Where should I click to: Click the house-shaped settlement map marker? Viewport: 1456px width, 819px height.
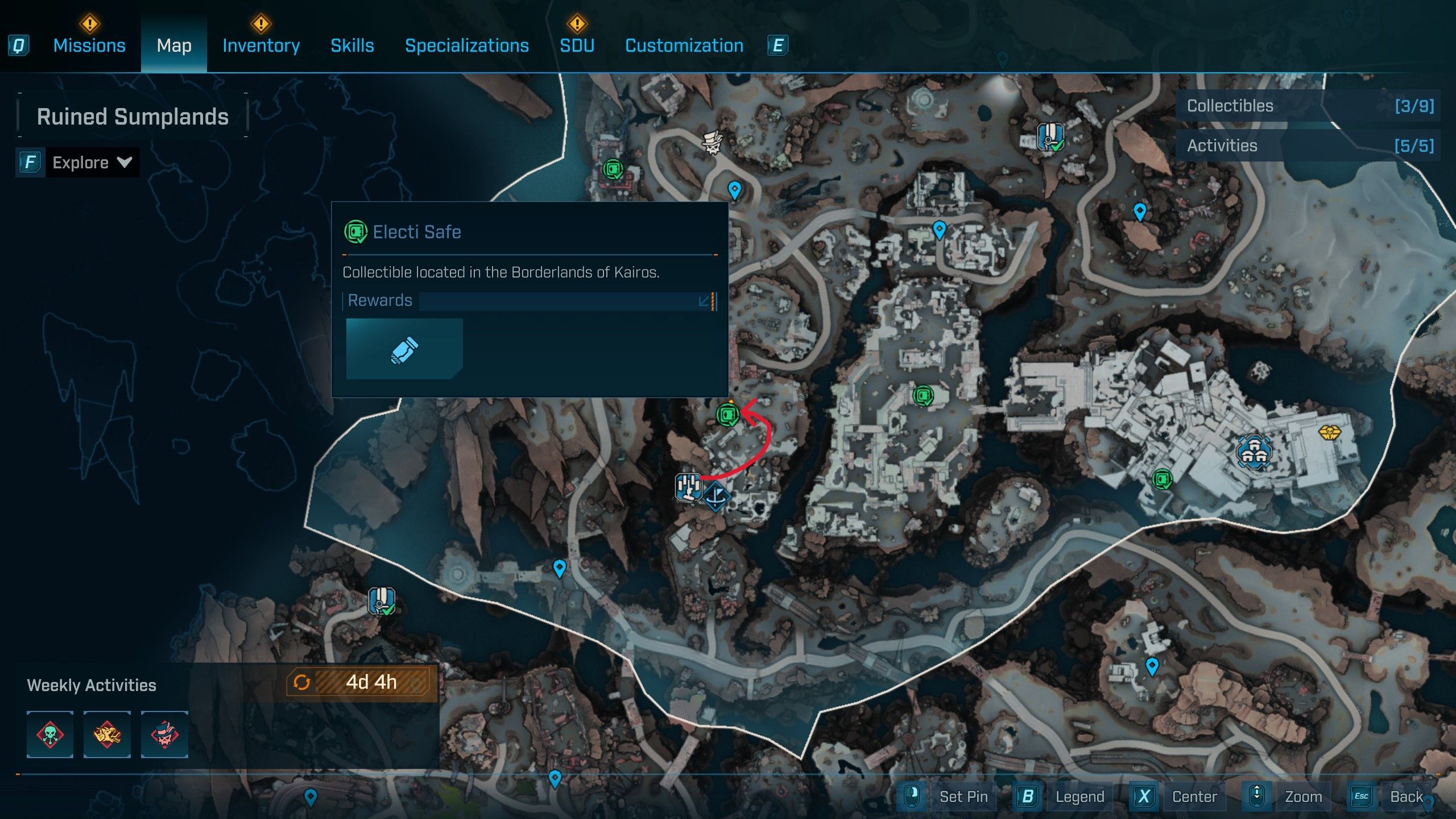pyautogui.click(x=1253, y=452)
